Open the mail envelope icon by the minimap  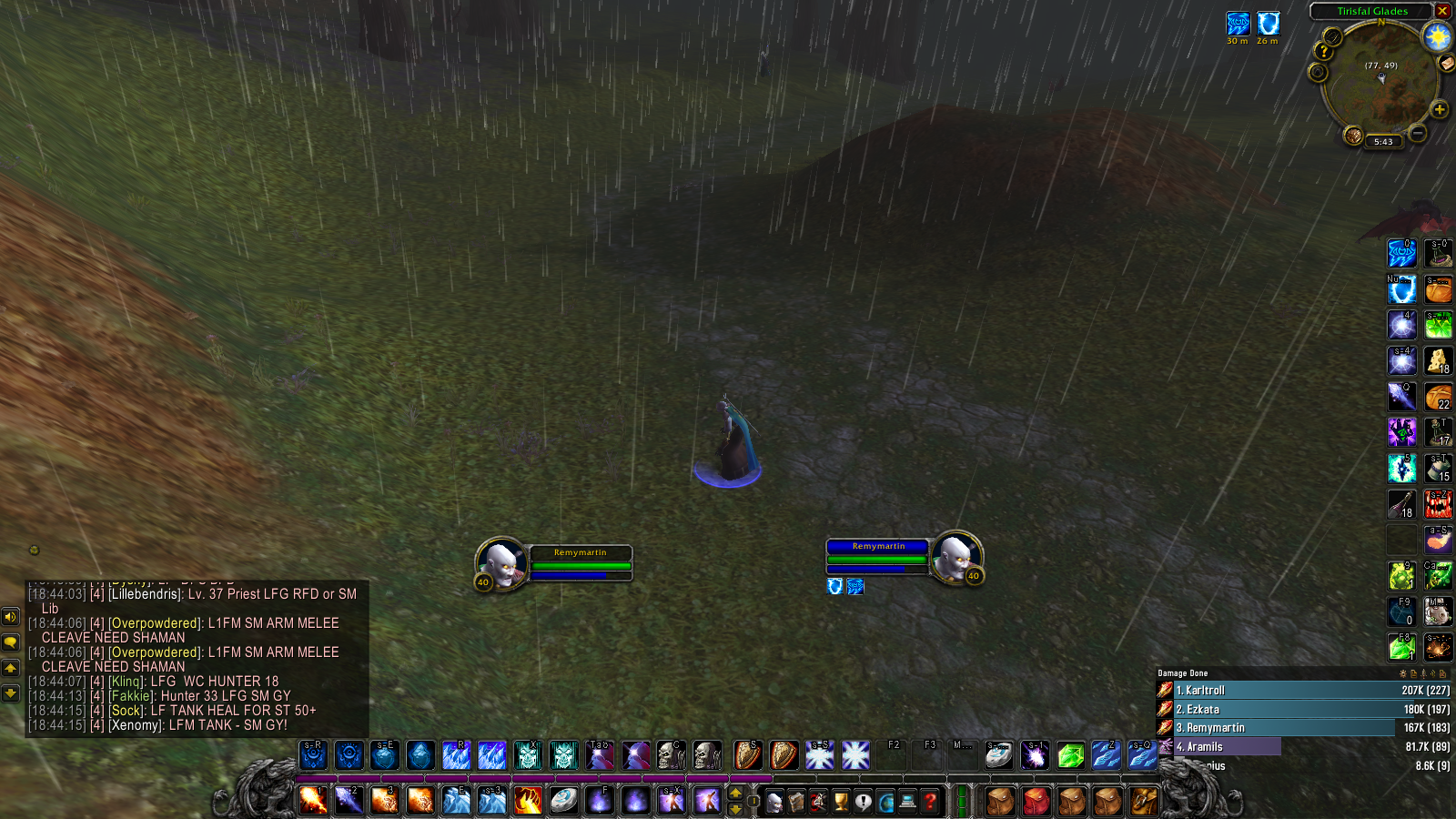point(1446,63)
